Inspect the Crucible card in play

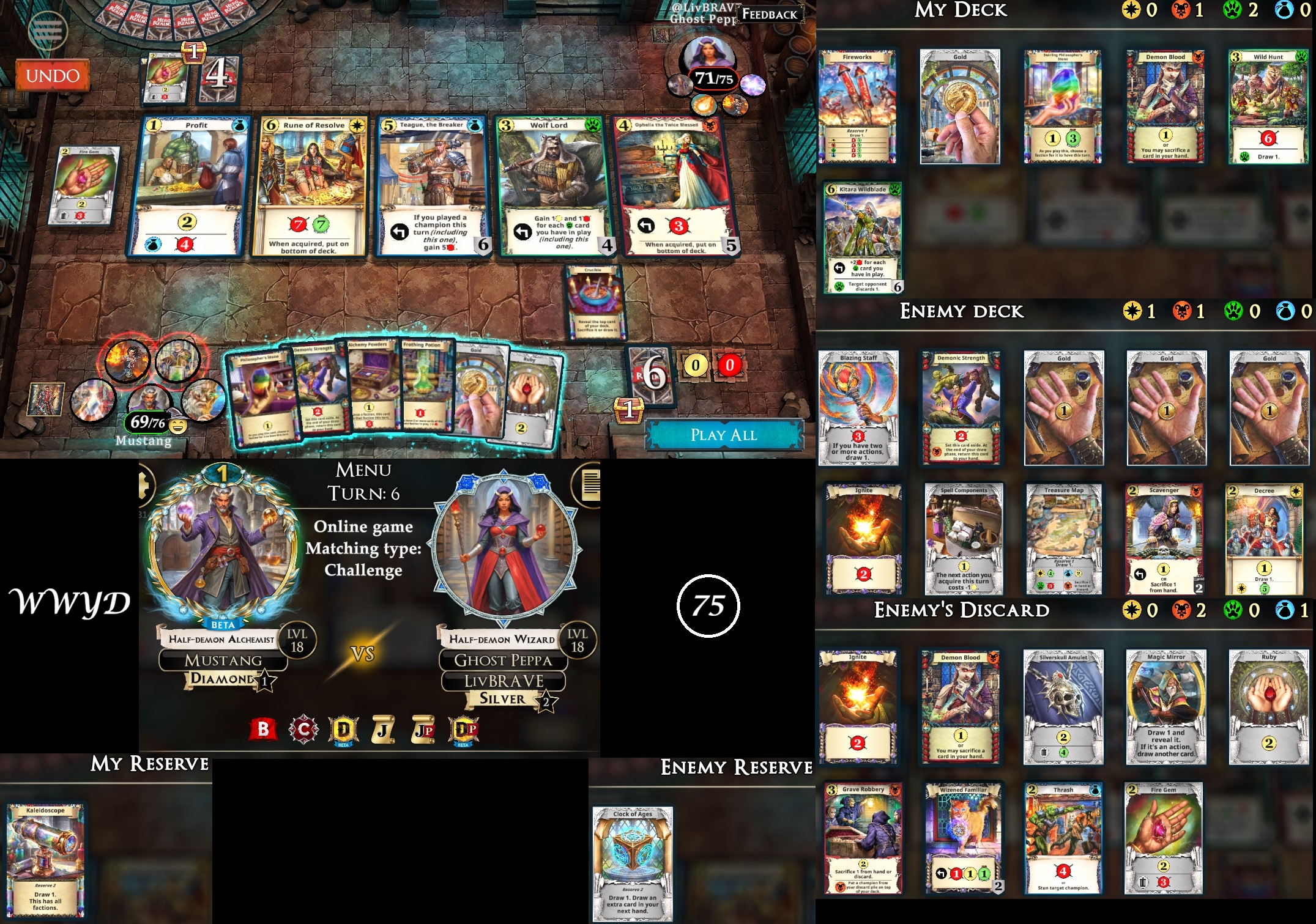pos(593,302)
